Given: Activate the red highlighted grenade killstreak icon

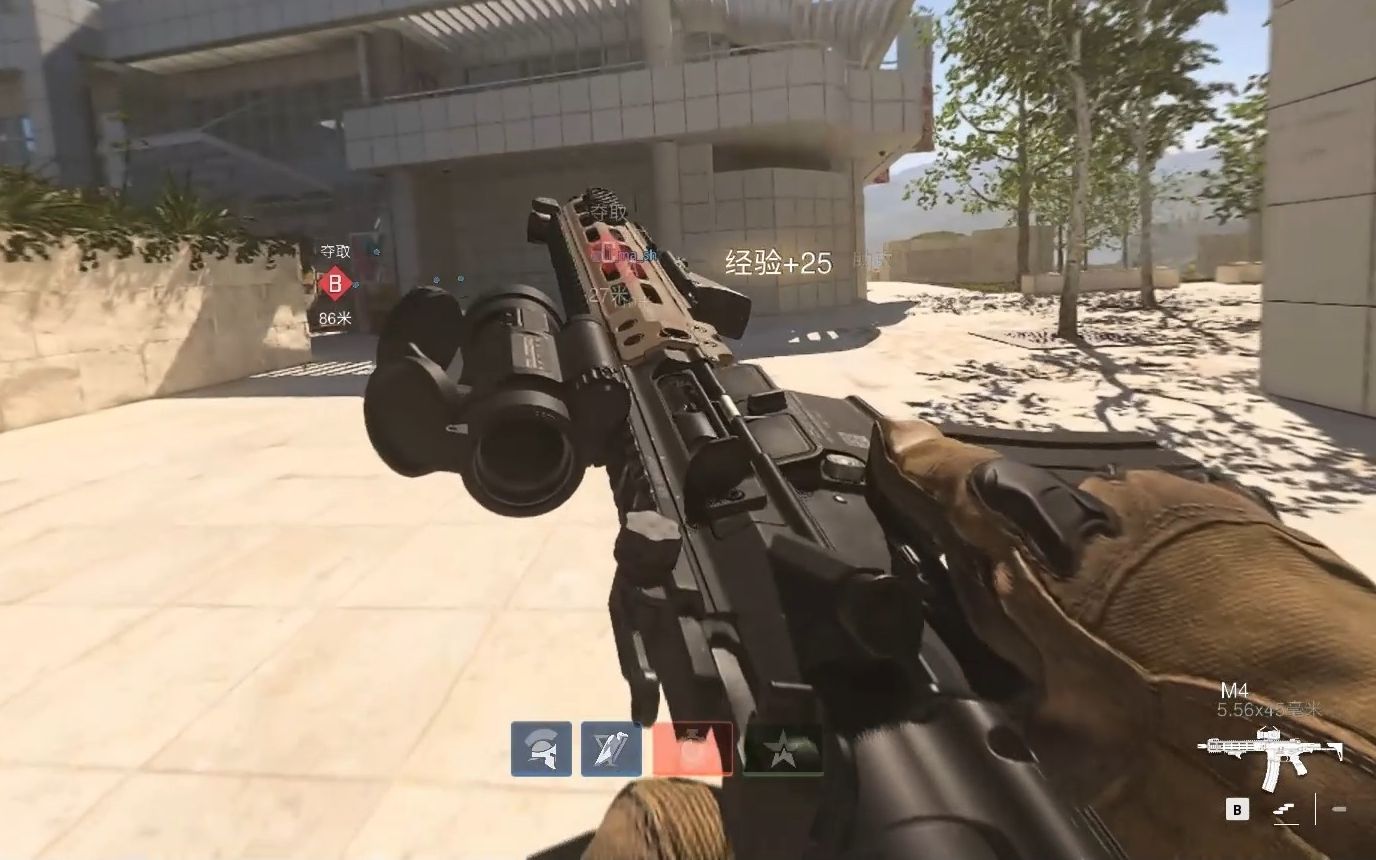Looking at the screenshot, I should pyautogui.click(x=694, y=748).
